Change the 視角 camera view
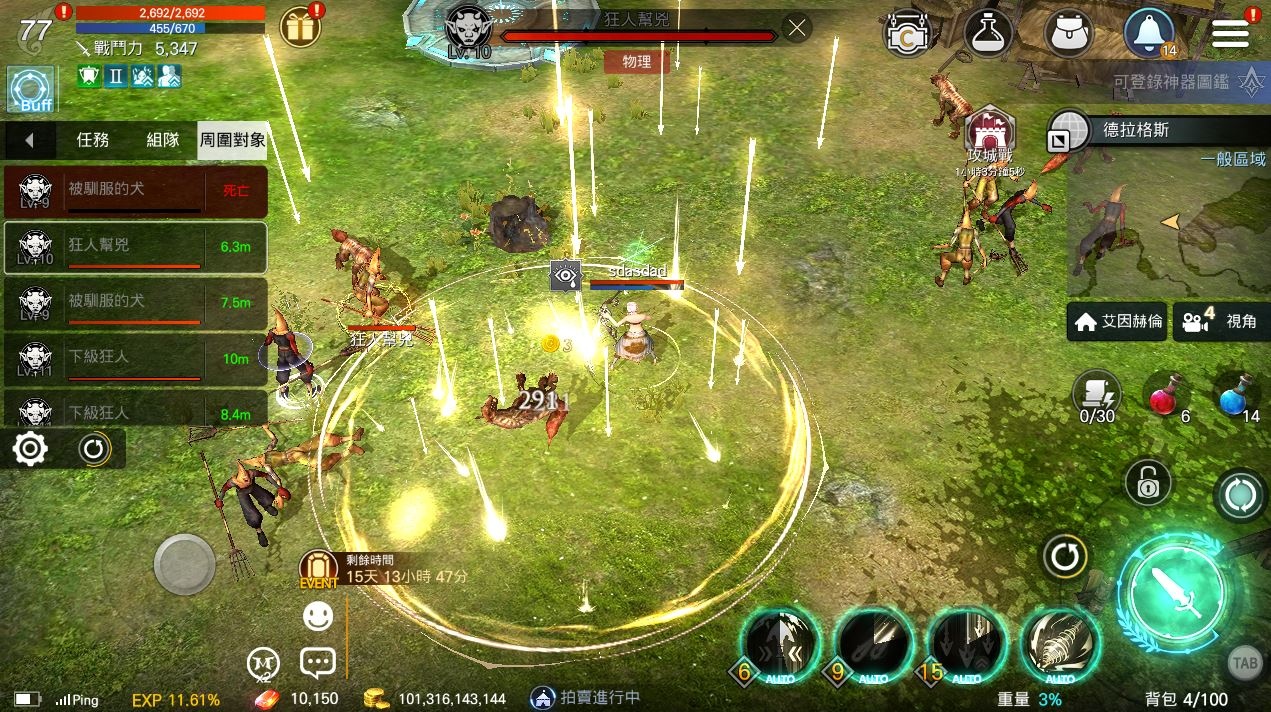Image resolution: width=1271 pixels, height=712 pixels. pos(1220,322)
